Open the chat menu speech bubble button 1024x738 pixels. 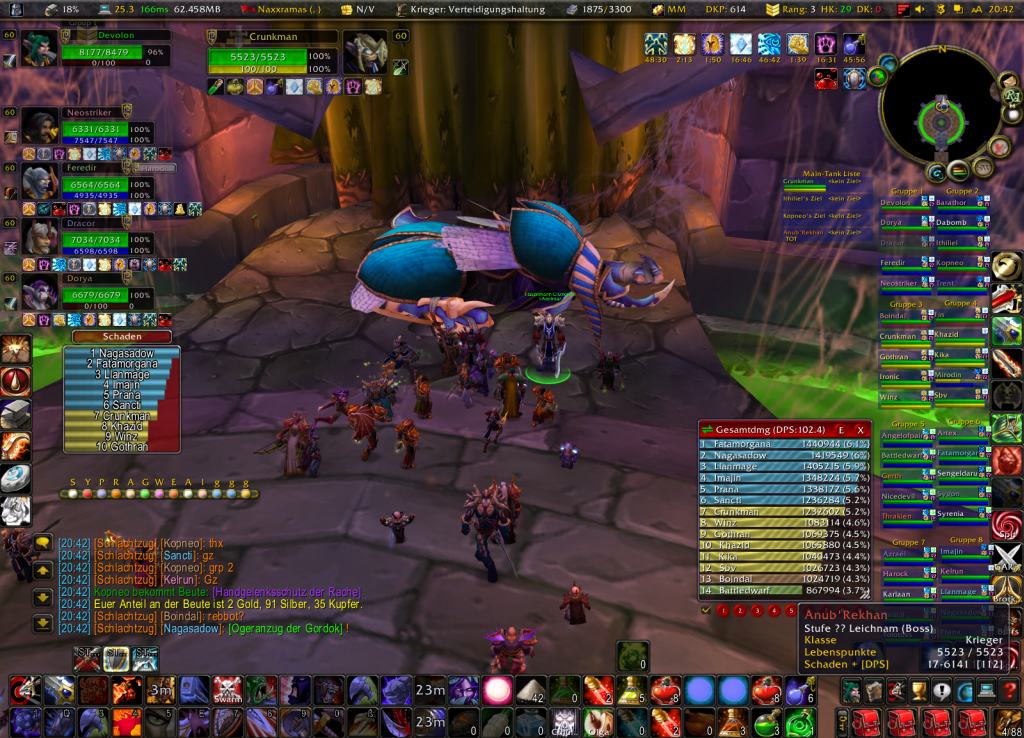coord(42,543)
